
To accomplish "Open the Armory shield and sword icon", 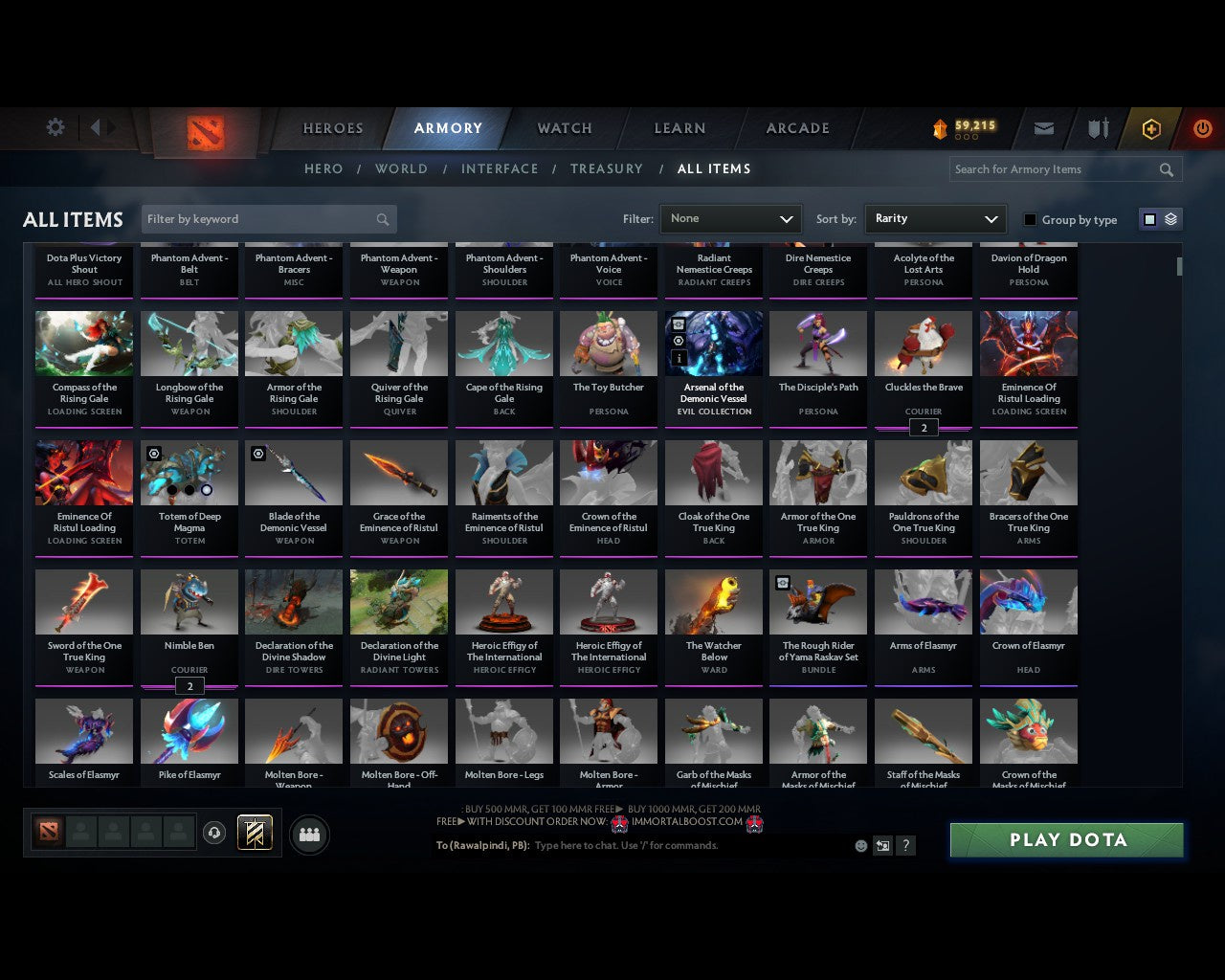I will (x=1097, y=128).
